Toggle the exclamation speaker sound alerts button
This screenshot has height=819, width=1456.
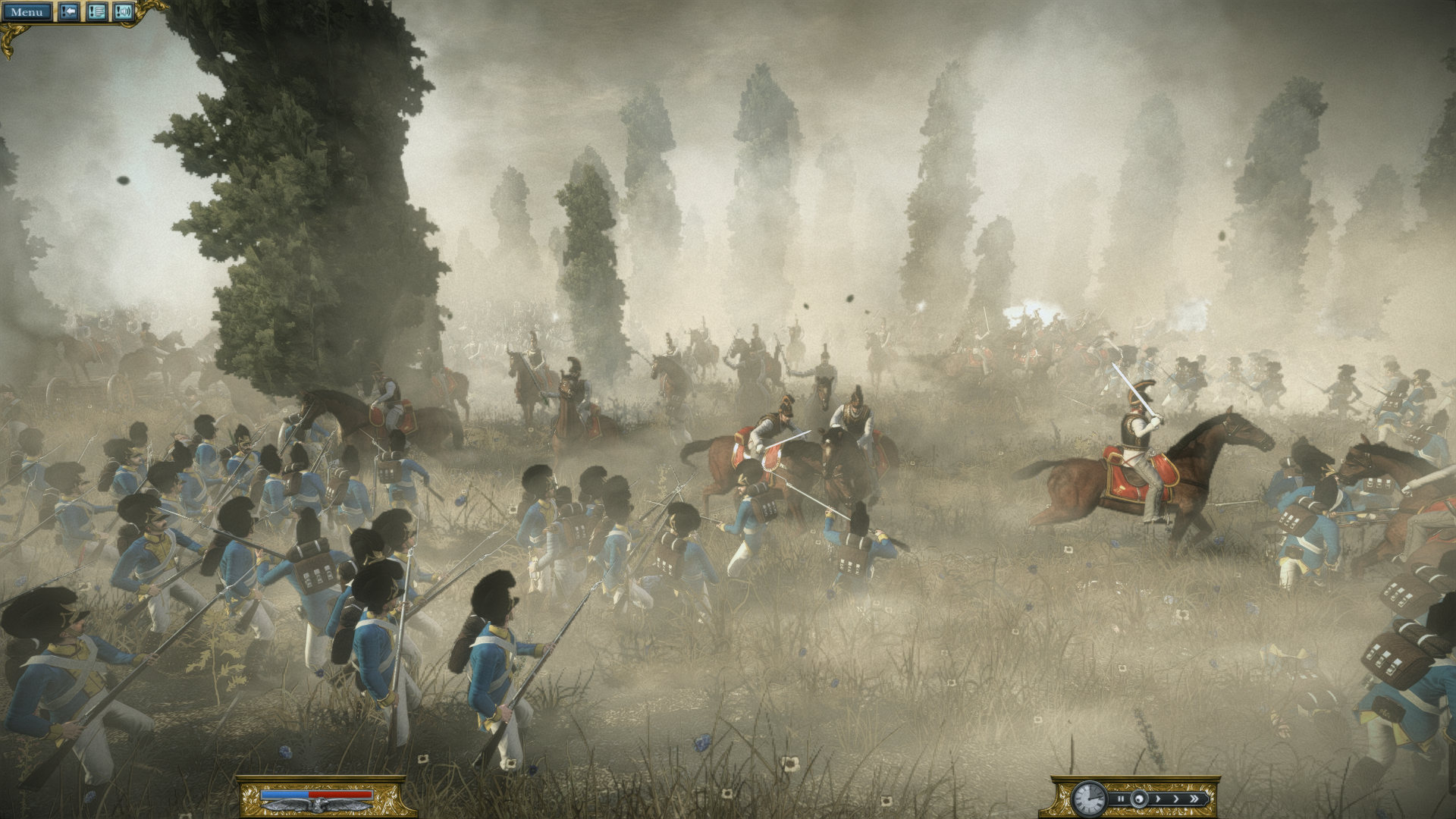coord(124,12)
